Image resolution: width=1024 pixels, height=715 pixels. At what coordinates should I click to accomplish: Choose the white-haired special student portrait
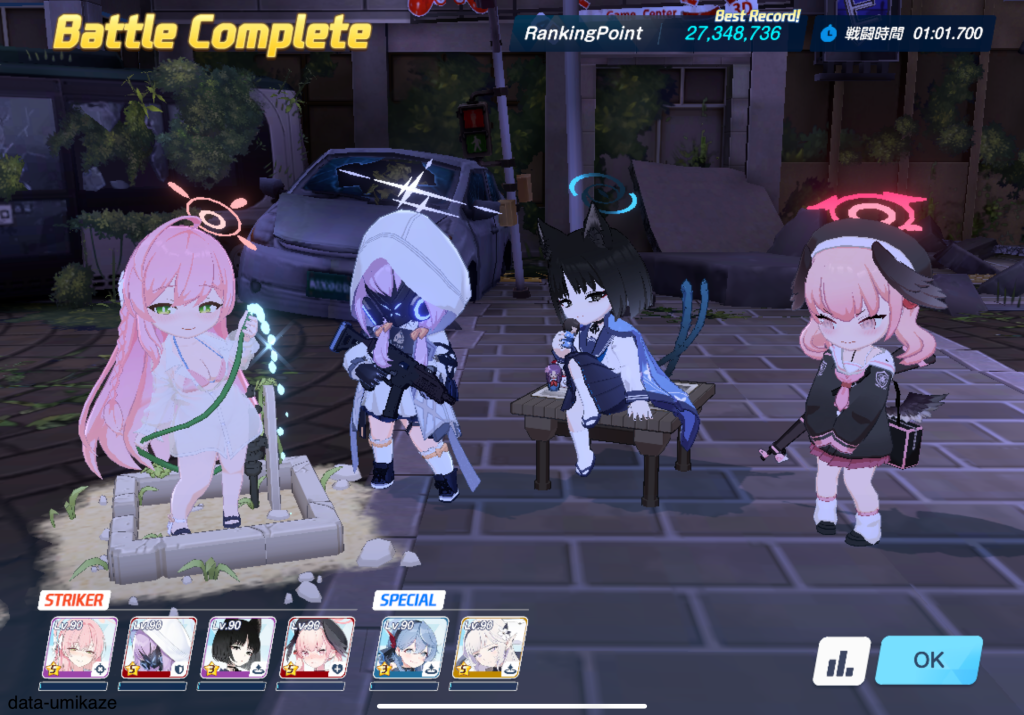489,648
